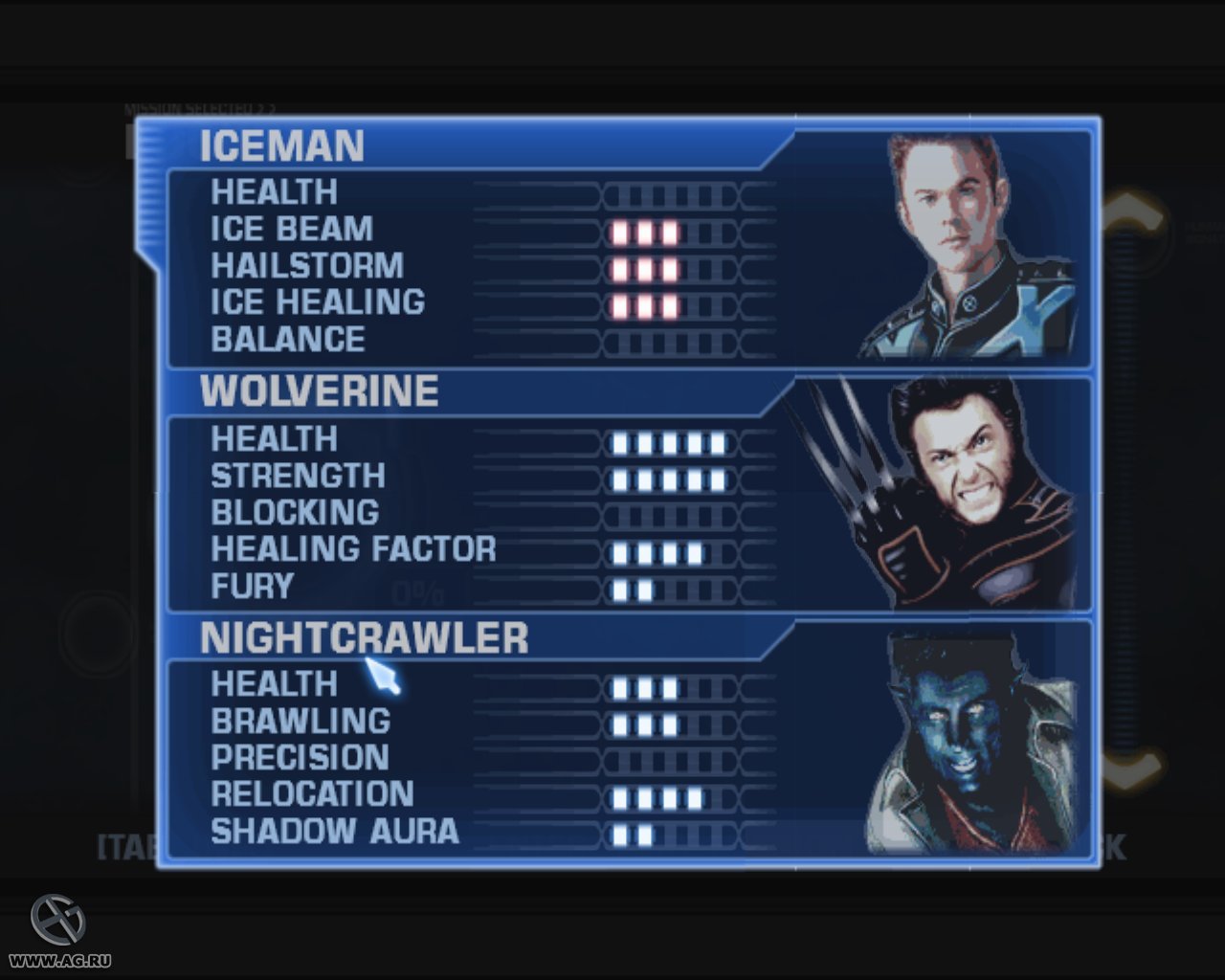Select the NIGHTCRAWLER name header
This screenshot has height=980, width=1225.
tap(364, 636)
